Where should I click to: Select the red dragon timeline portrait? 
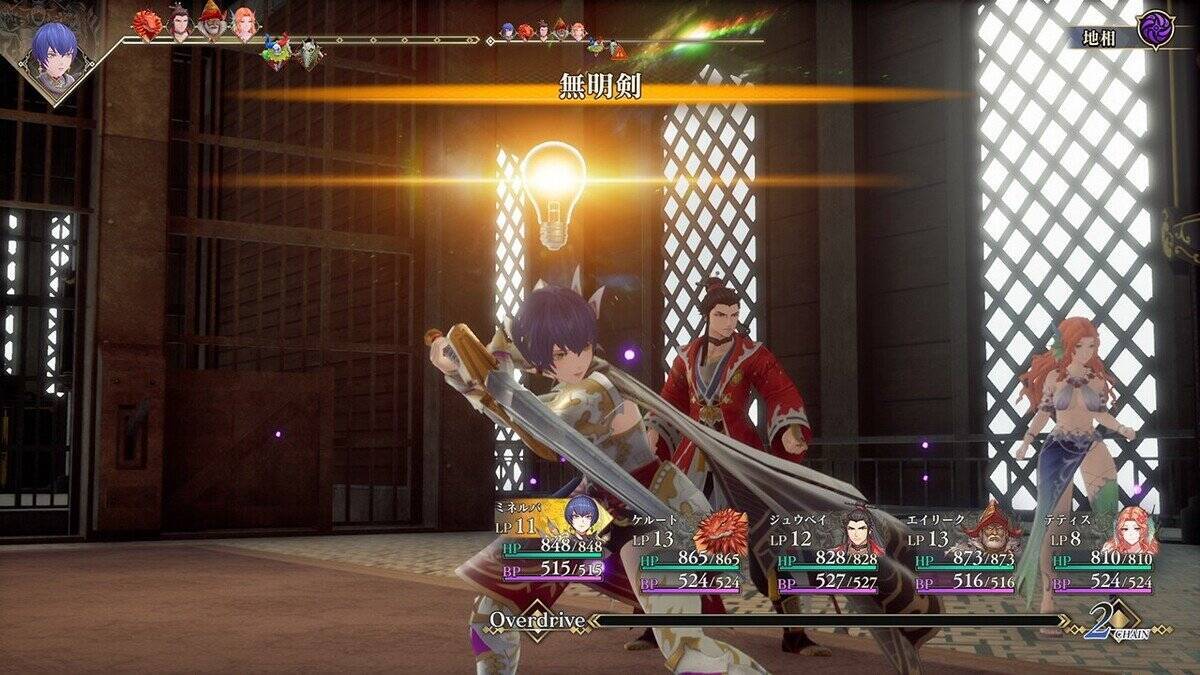pyautogui.click(x=147, y=24)
